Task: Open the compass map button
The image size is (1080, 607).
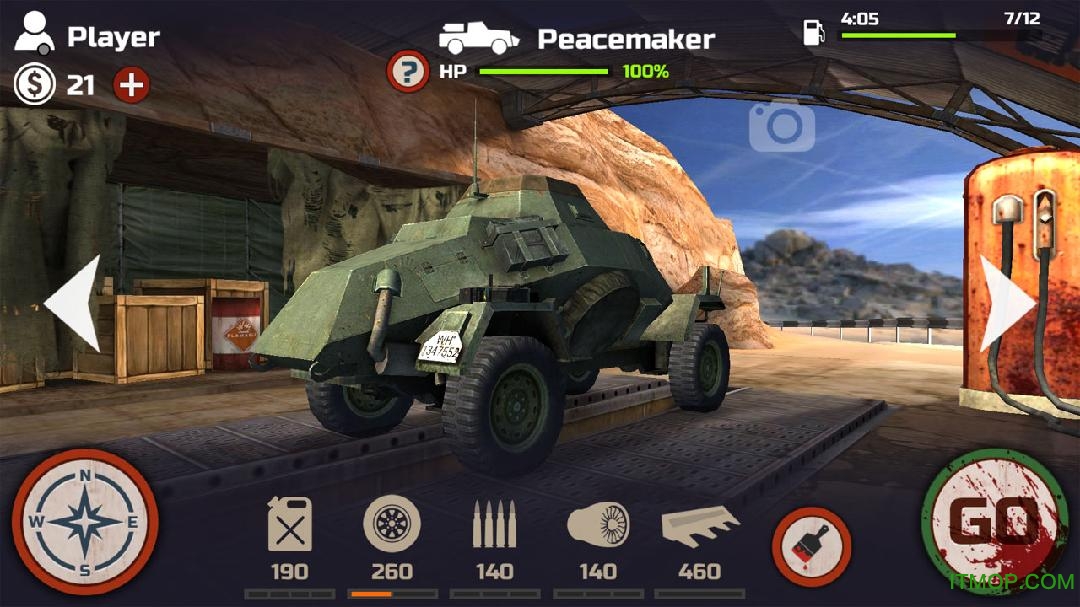Action: pos(85,522)
